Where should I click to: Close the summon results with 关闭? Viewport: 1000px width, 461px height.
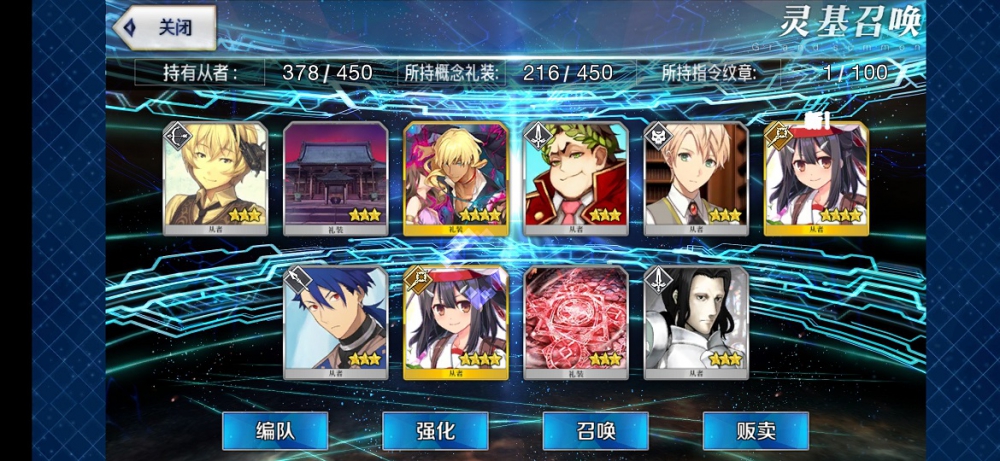coord(166,27)
